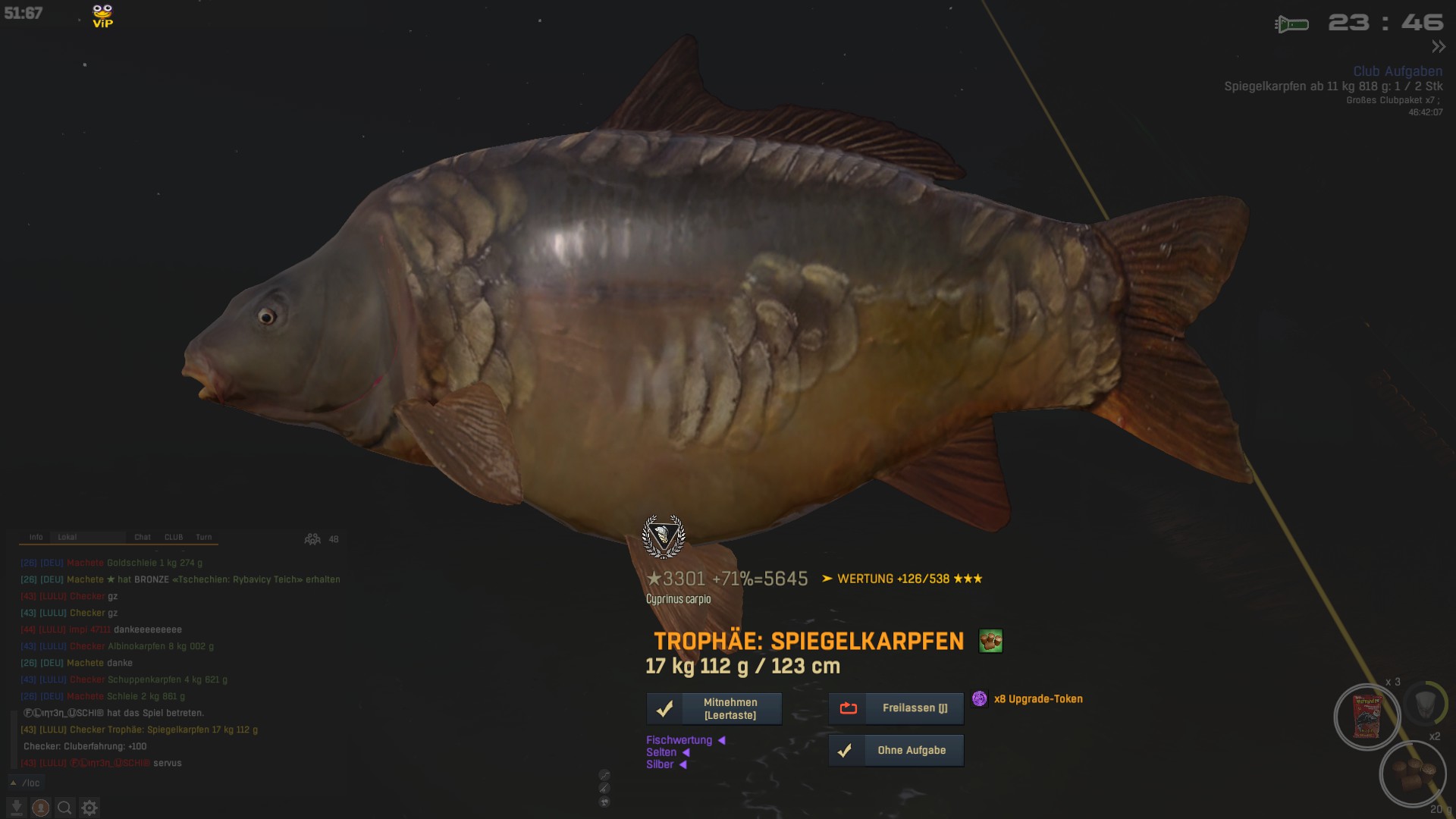Toggle the flashlight icon
This screenshot has height=819, width=1456.
1291,24
